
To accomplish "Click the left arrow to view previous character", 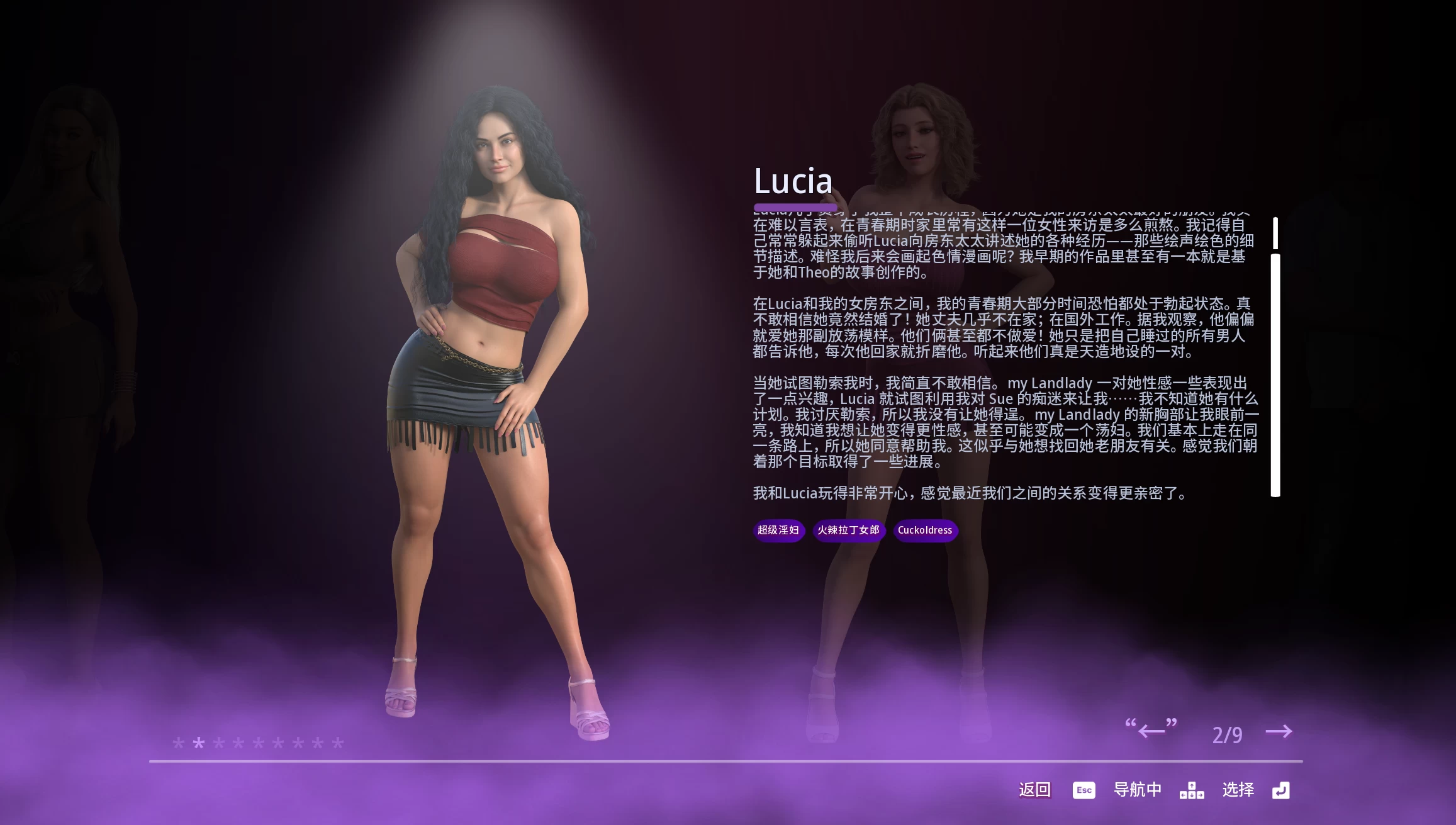I will 1153,731.
